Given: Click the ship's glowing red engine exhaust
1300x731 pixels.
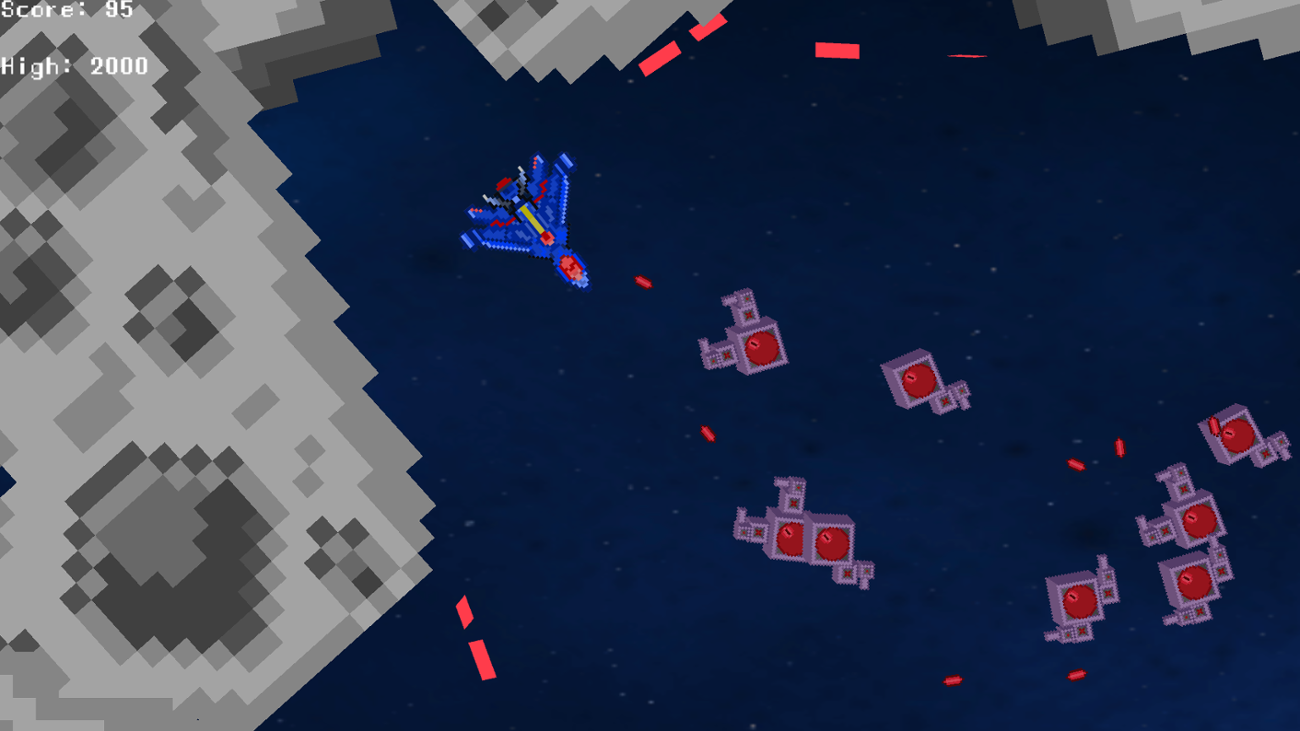Looking at the screenshot, I should coord(570,265).
